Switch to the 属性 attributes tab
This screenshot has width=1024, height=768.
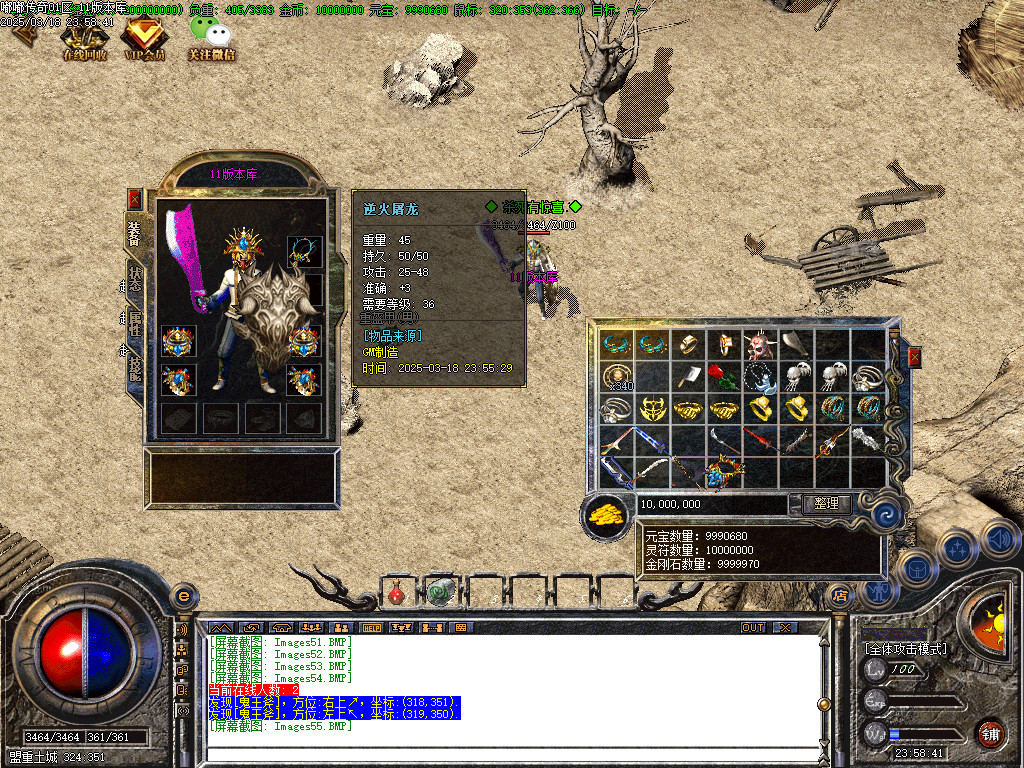pos(134,324)
